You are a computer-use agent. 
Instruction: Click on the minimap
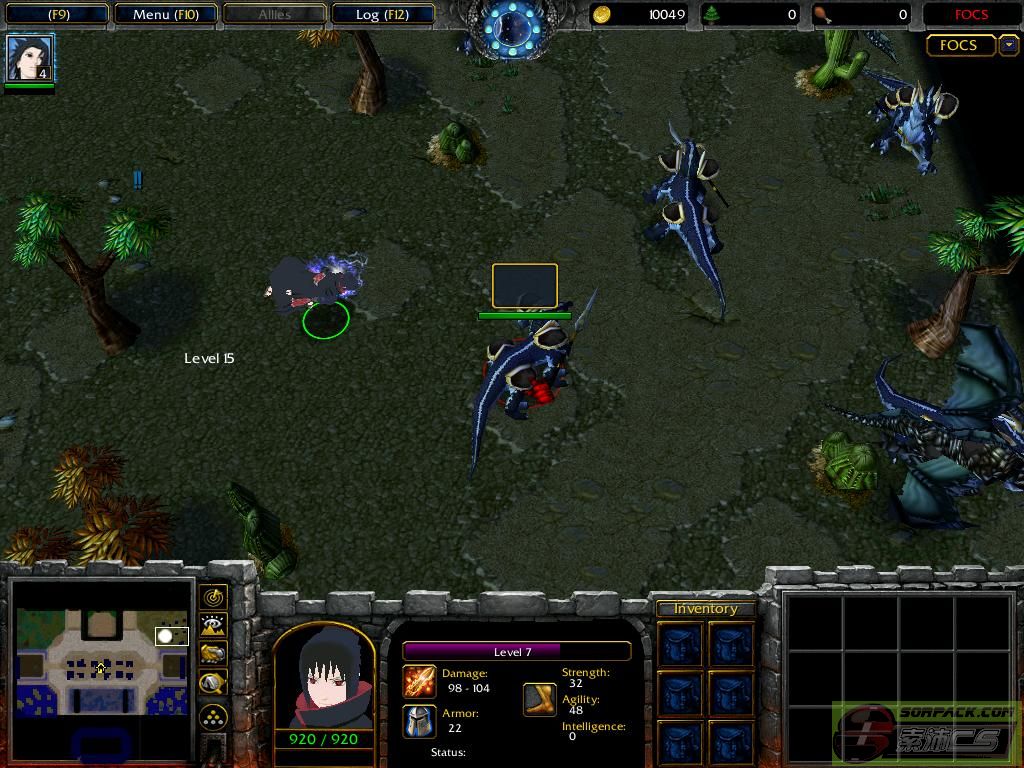click(x=102, y=662)
